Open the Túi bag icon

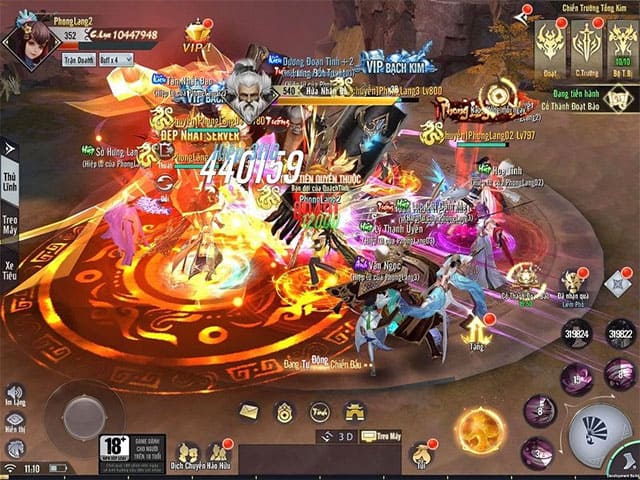[x=421, y=455]
